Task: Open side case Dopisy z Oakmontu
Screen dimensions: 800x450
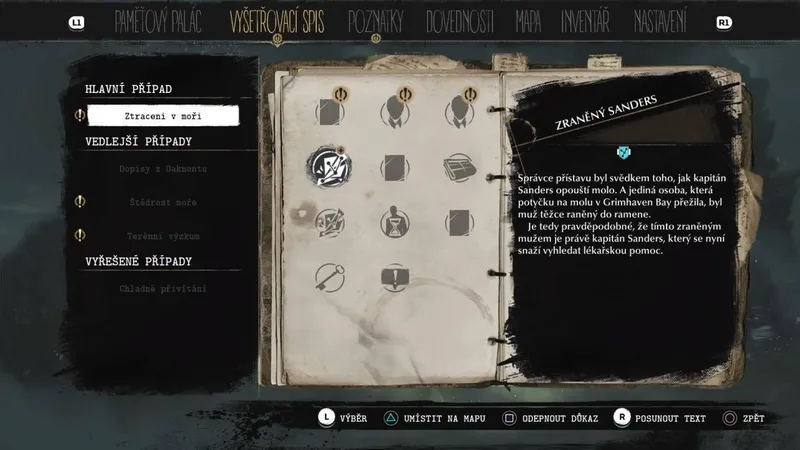Action: [162, 169]
